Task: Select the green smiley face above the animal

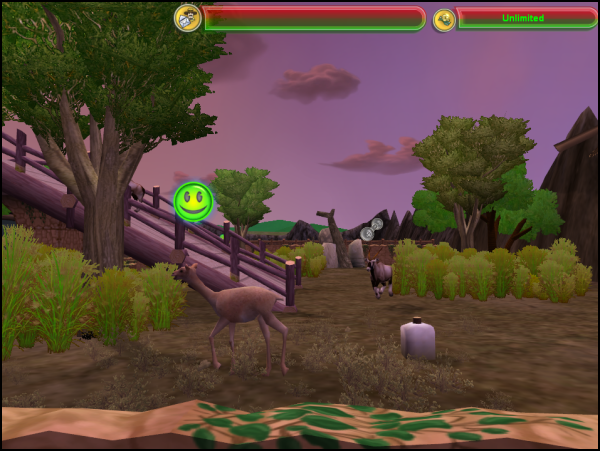Action: 193,201
